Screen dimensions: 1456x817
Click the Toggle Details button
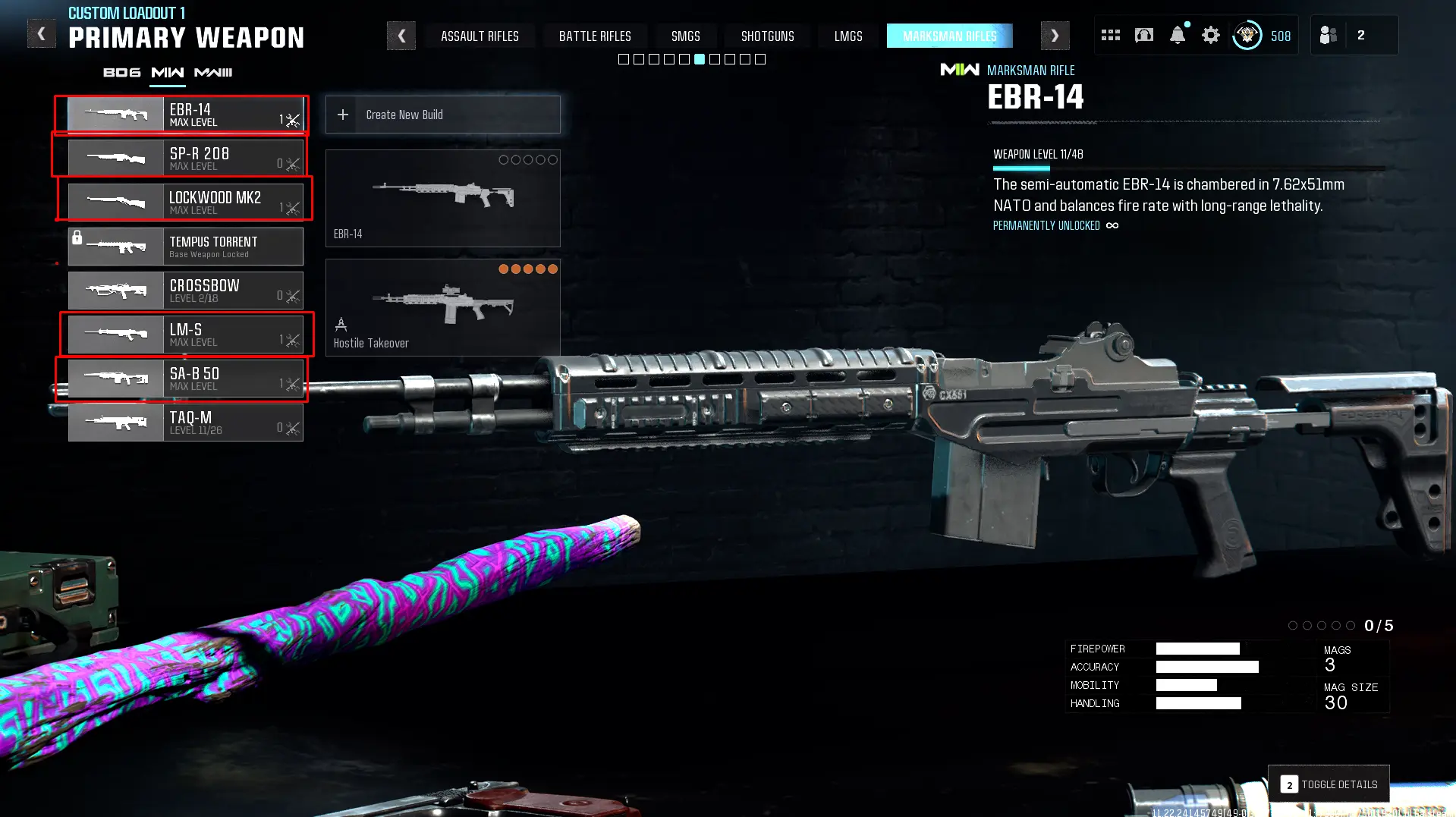(1329, 784)
